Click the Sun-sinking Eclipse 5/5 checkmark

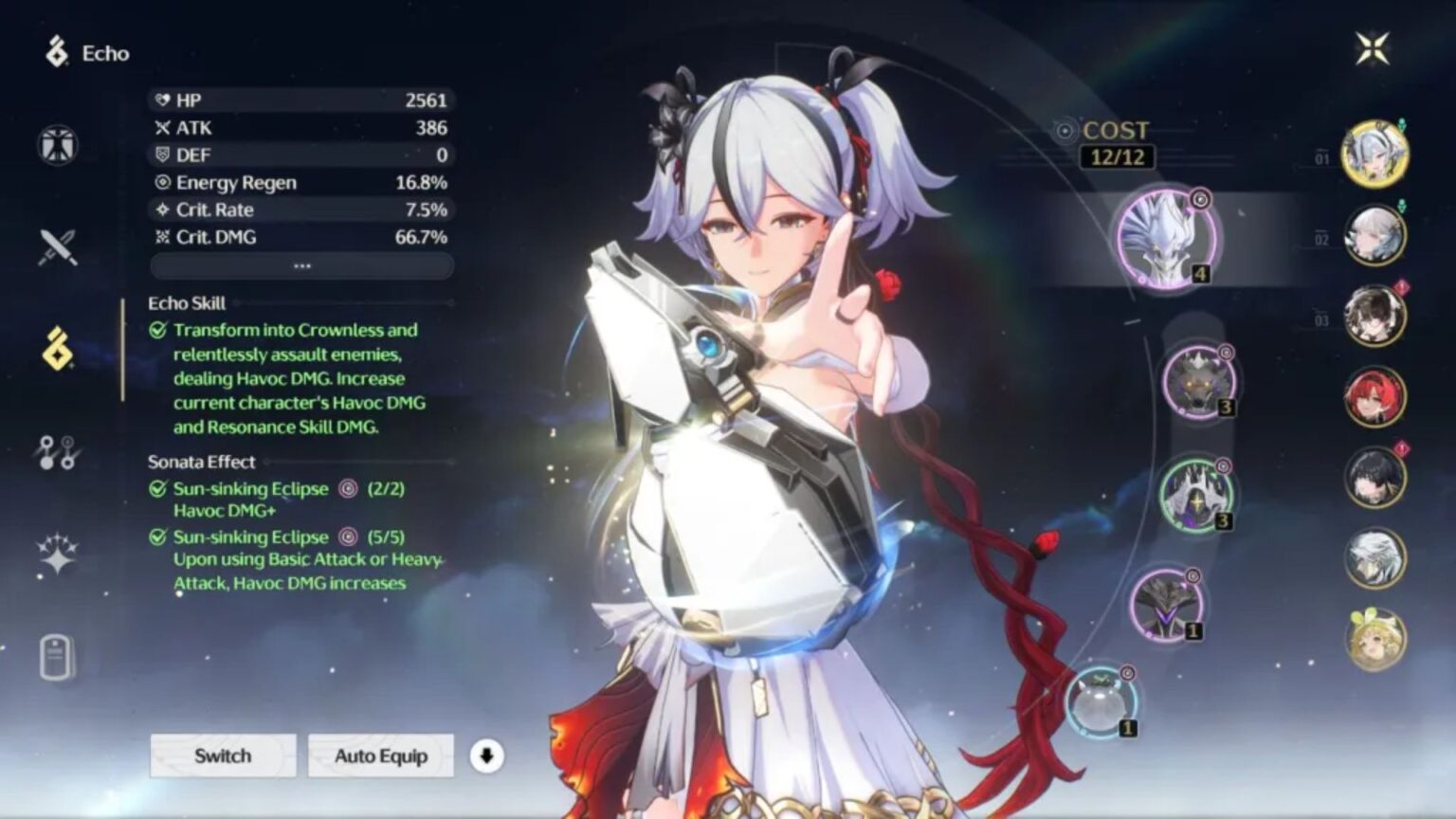[156, 537]
